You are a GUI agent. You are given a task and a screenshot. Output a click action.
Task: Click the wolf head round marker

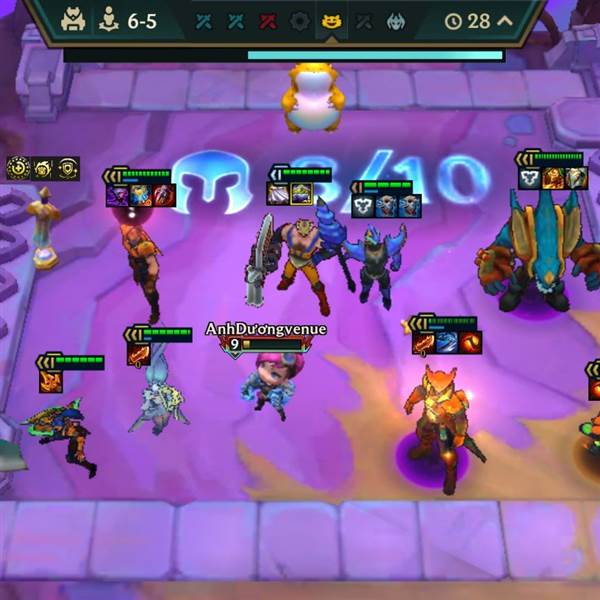[x=395, y=21]
